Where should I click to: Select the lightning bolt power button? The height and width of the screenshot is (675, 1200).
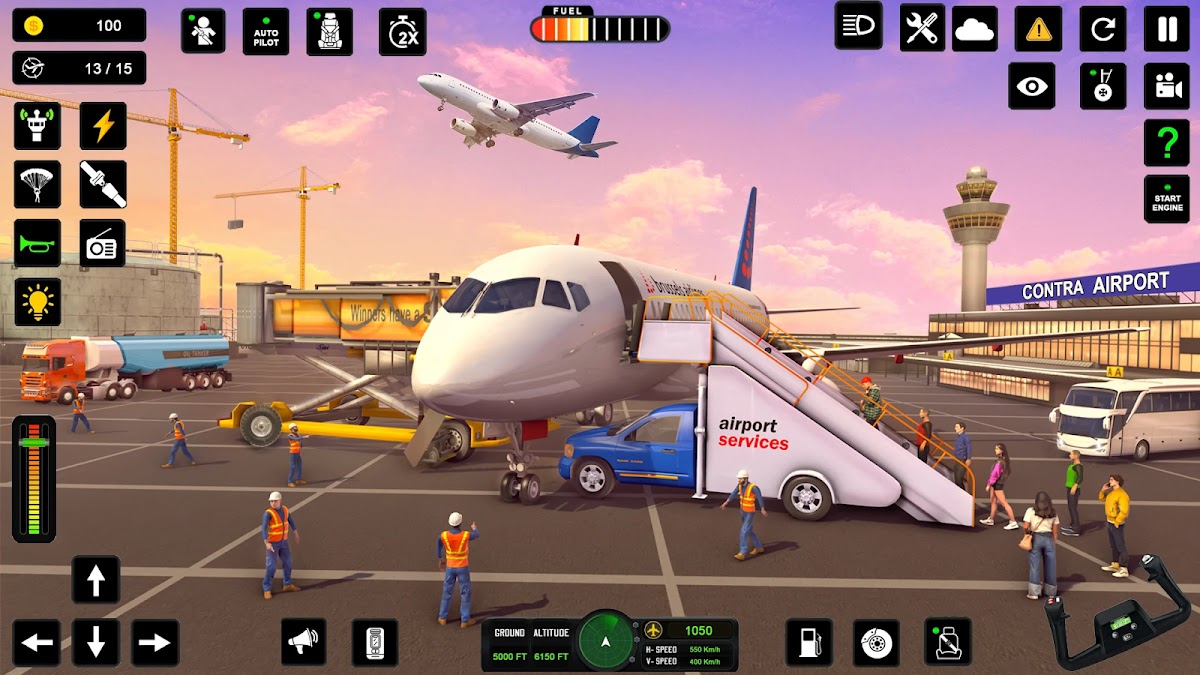[x=103, y=126]
